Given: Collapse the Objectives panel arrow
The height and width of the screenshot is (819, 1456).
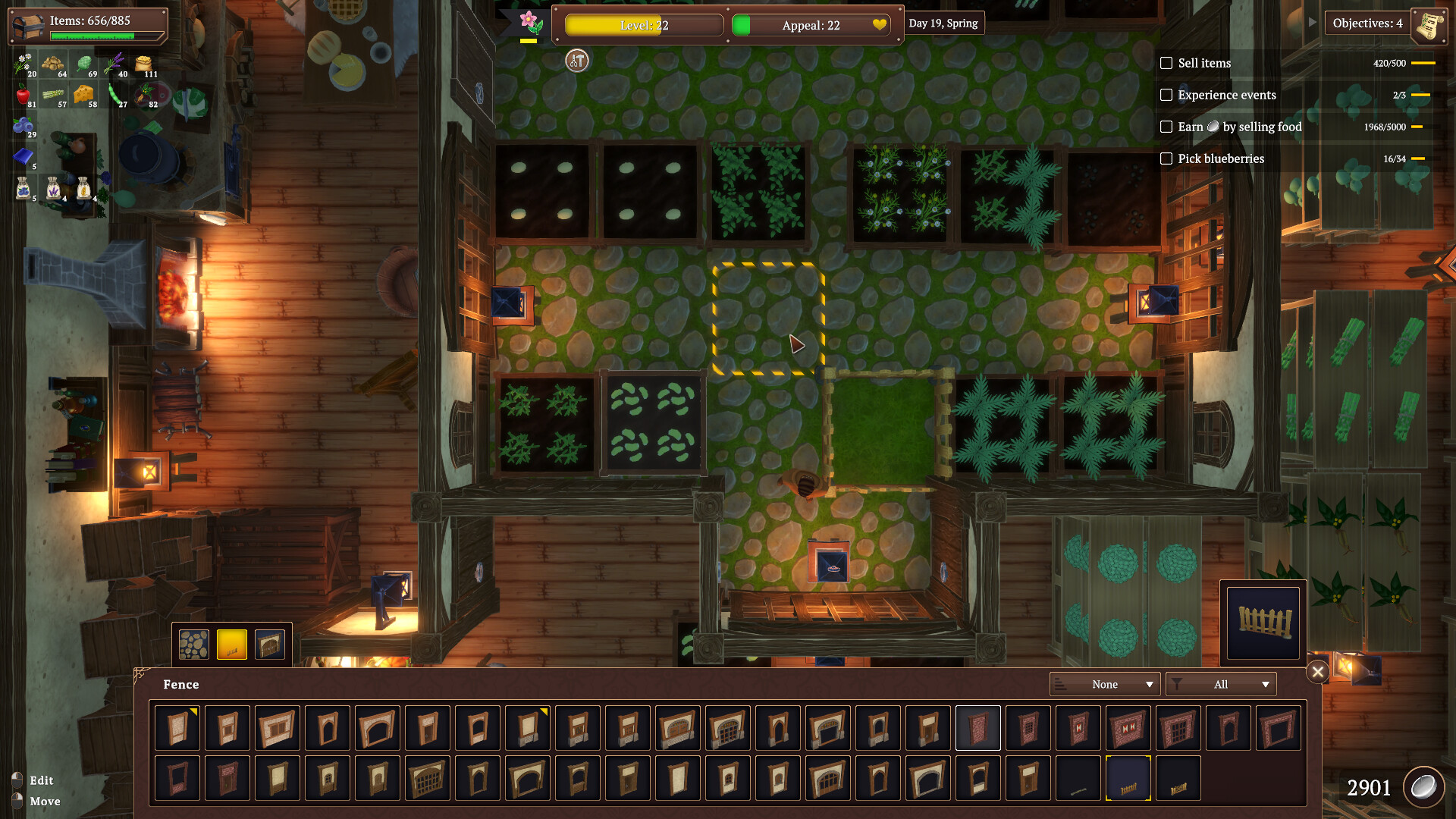Looking at the screenshot, I should click(x=1313, y=22).
